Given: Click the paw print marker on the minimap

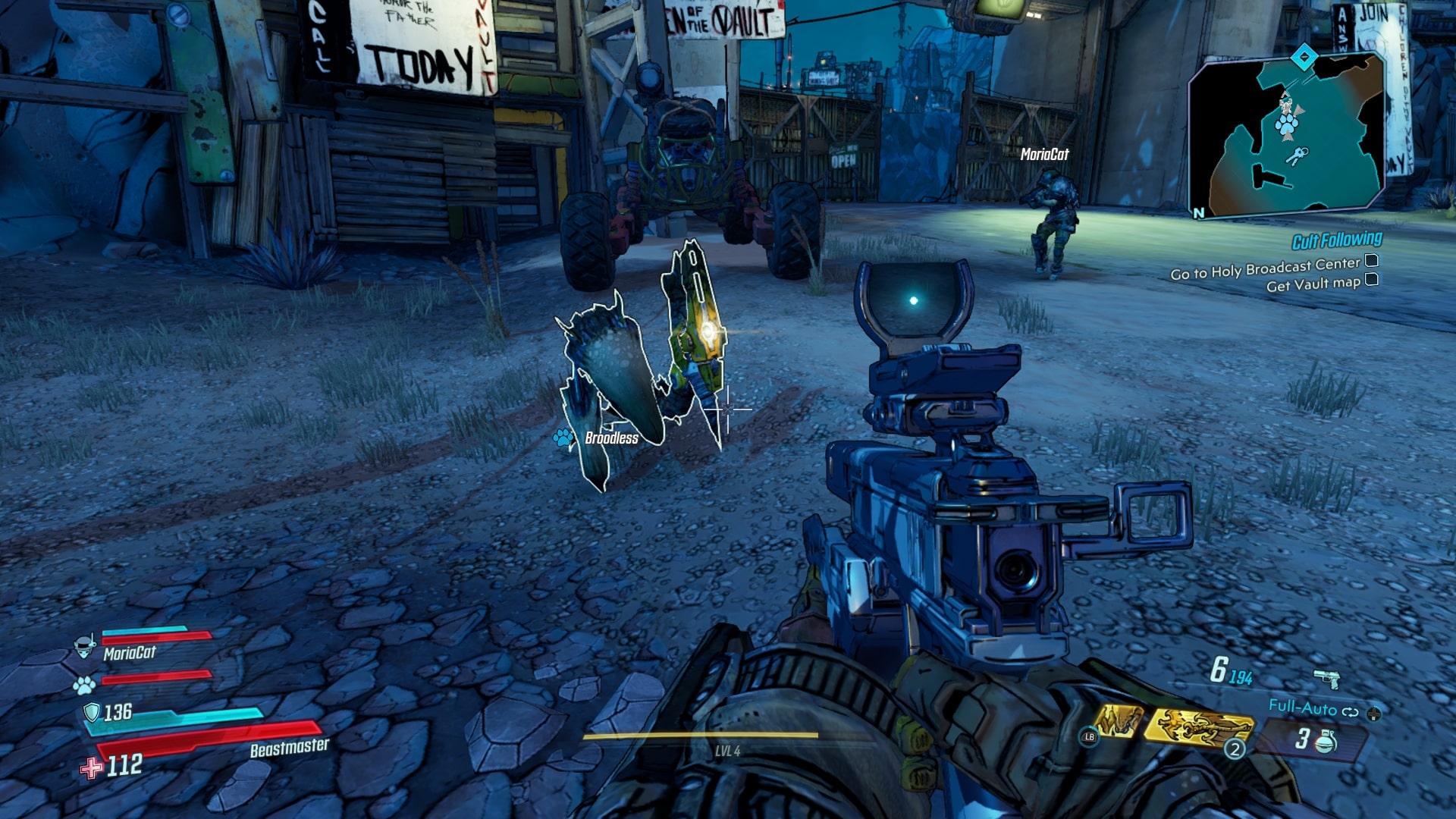Looking at the screenshot, I should [x=1286, y=124].
